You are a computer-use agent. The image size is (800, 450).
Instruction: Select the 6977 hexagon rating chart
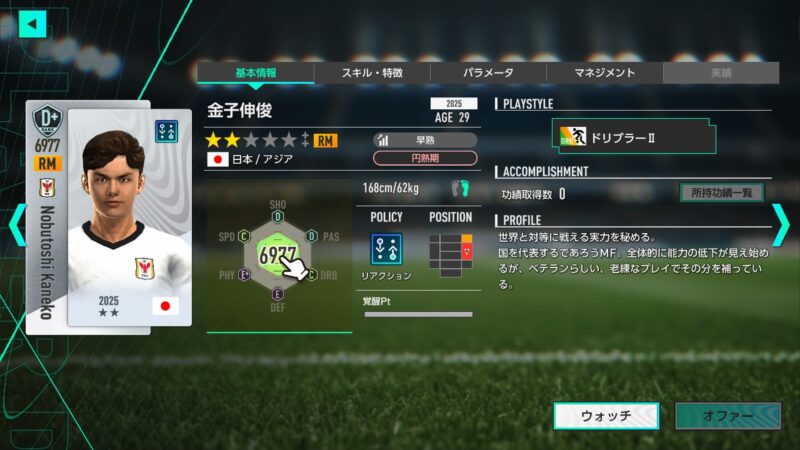tap(278, 255)
